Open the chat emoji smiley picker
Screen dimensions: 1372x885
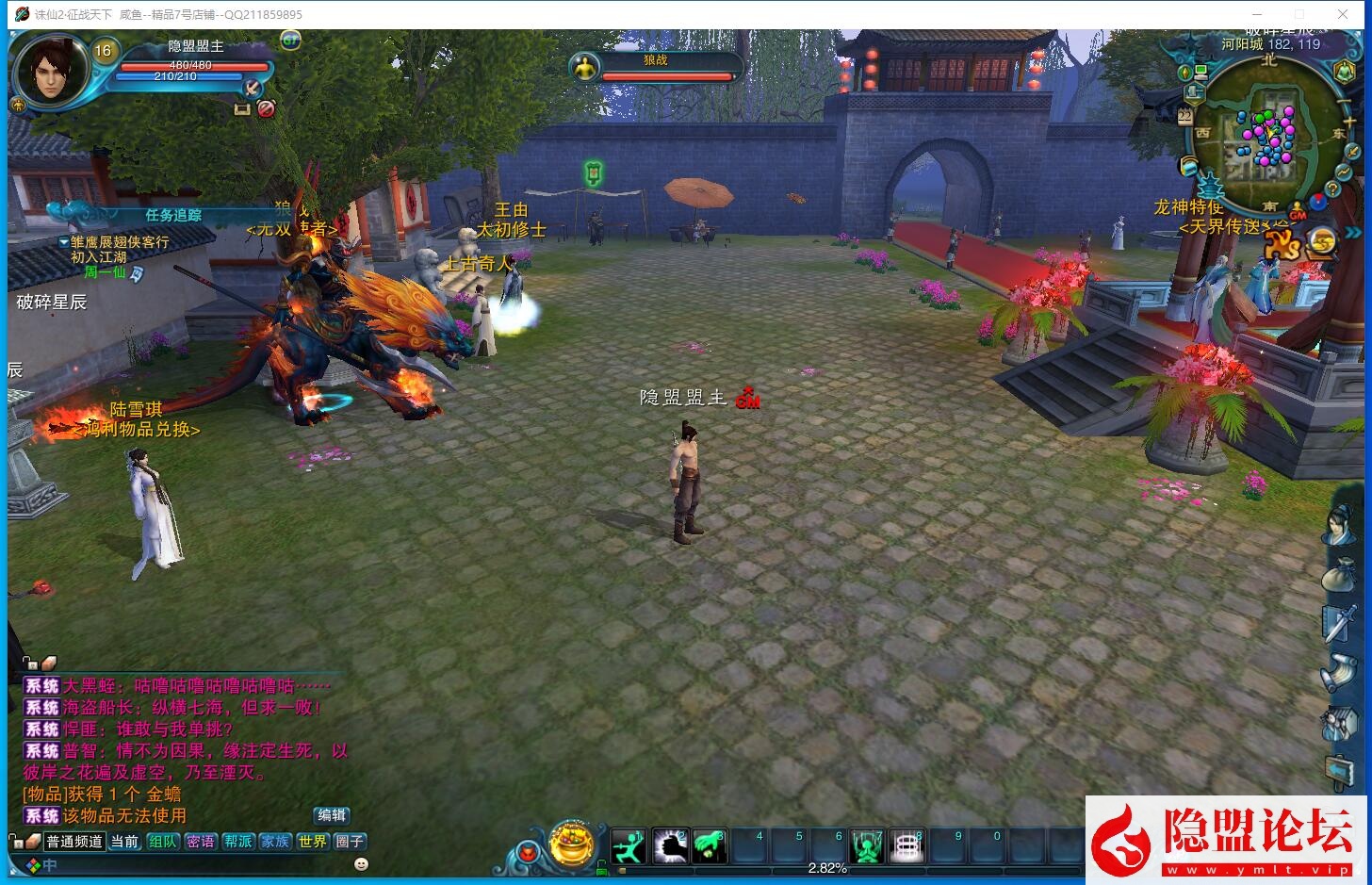coord(361,863)
